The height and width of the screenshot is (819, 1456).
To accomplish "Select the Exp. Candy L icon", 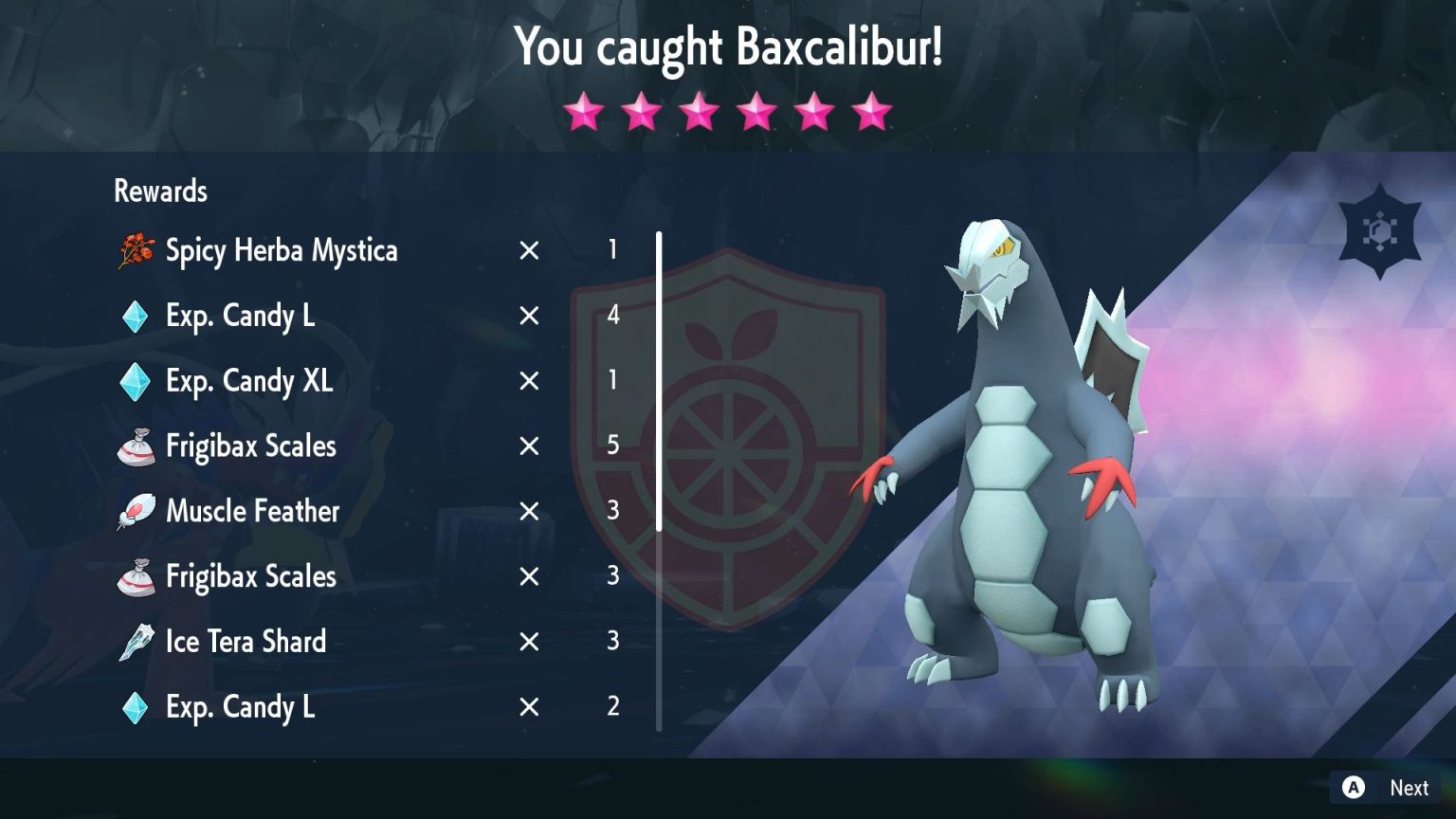I will pos(134,316).
